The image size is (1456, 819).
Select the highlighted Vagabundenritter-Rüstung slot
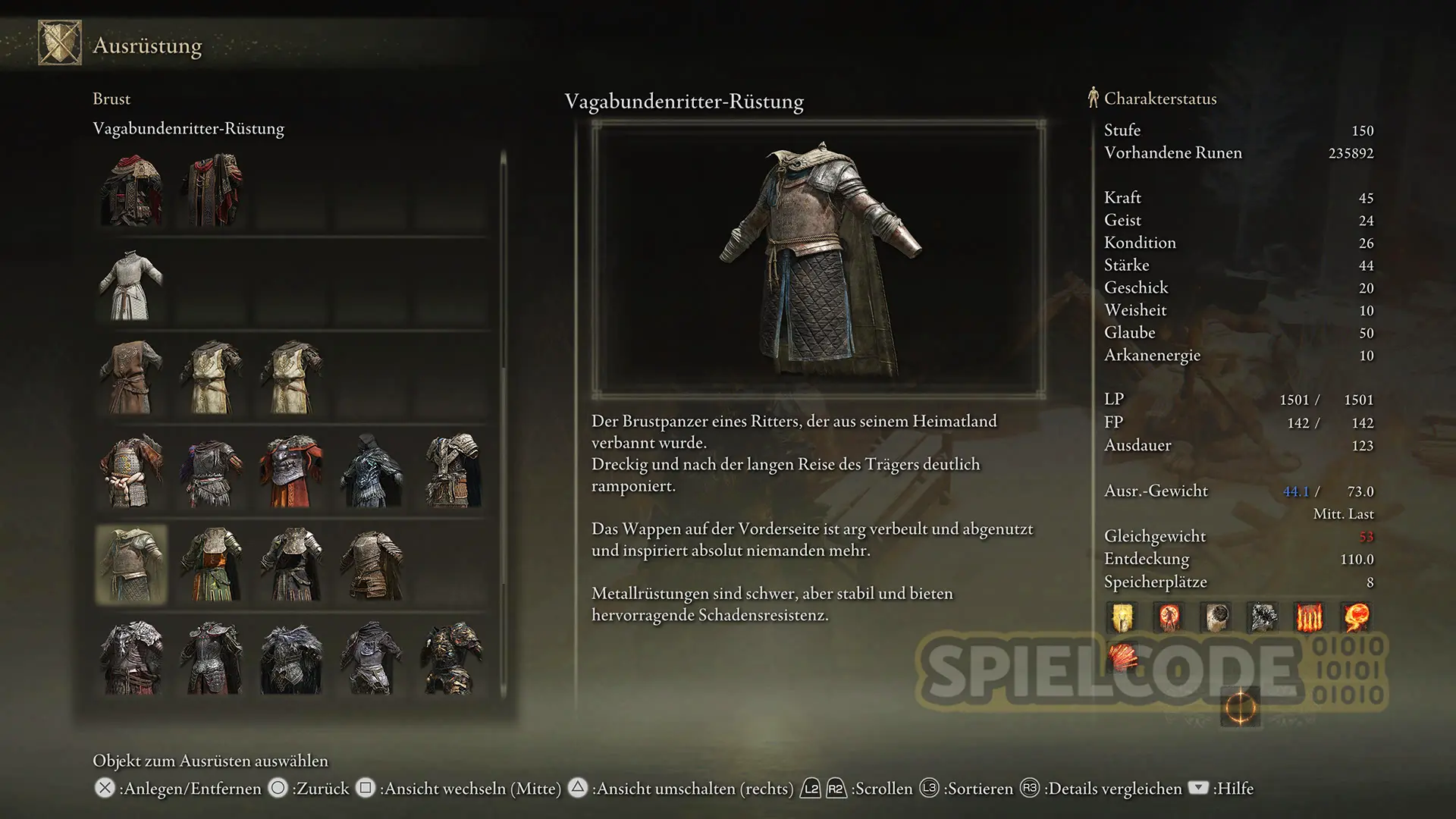coord(131,565)
